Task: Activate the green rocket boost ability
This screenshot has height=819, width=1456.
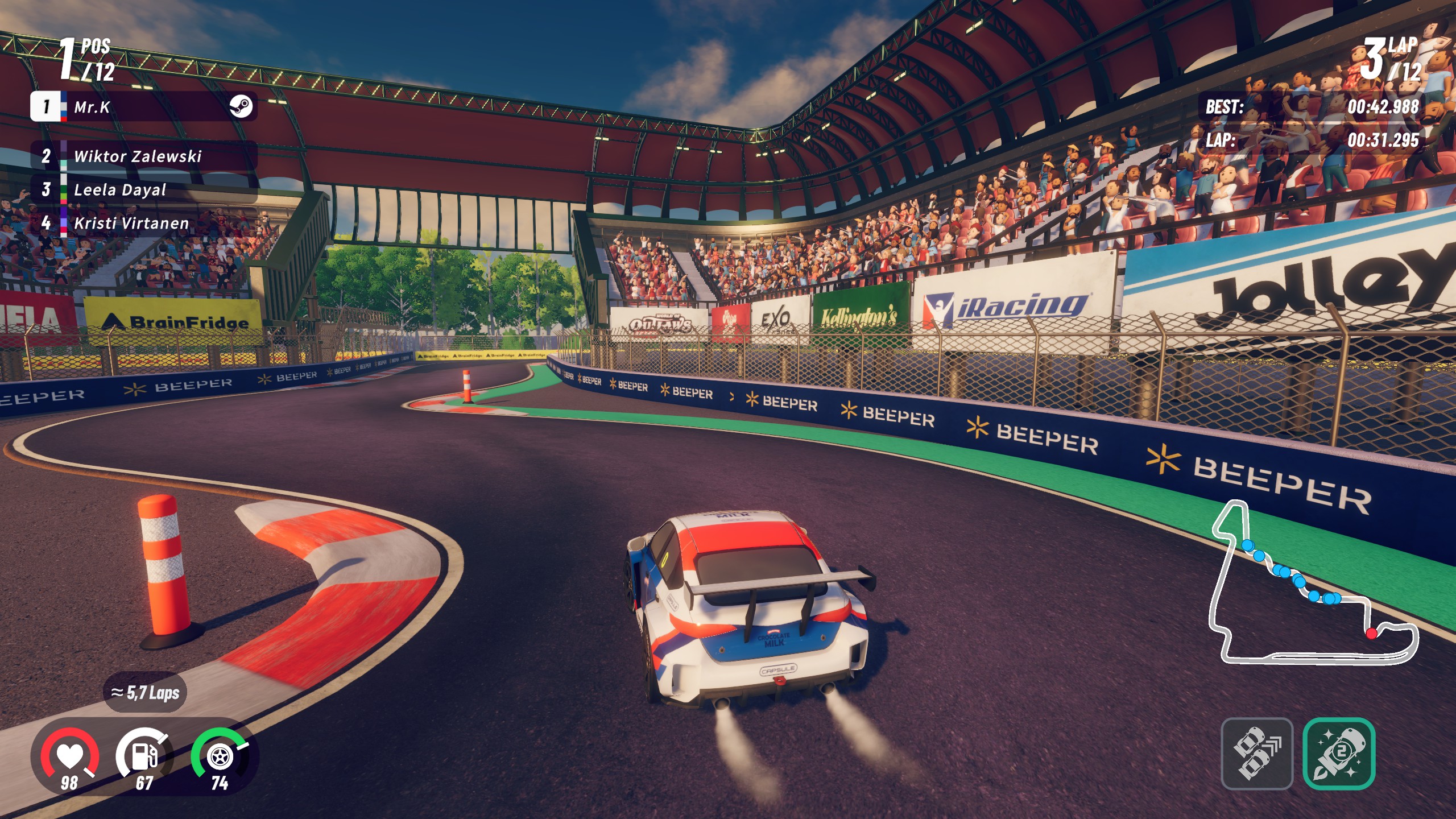Action: [1338, 754]
